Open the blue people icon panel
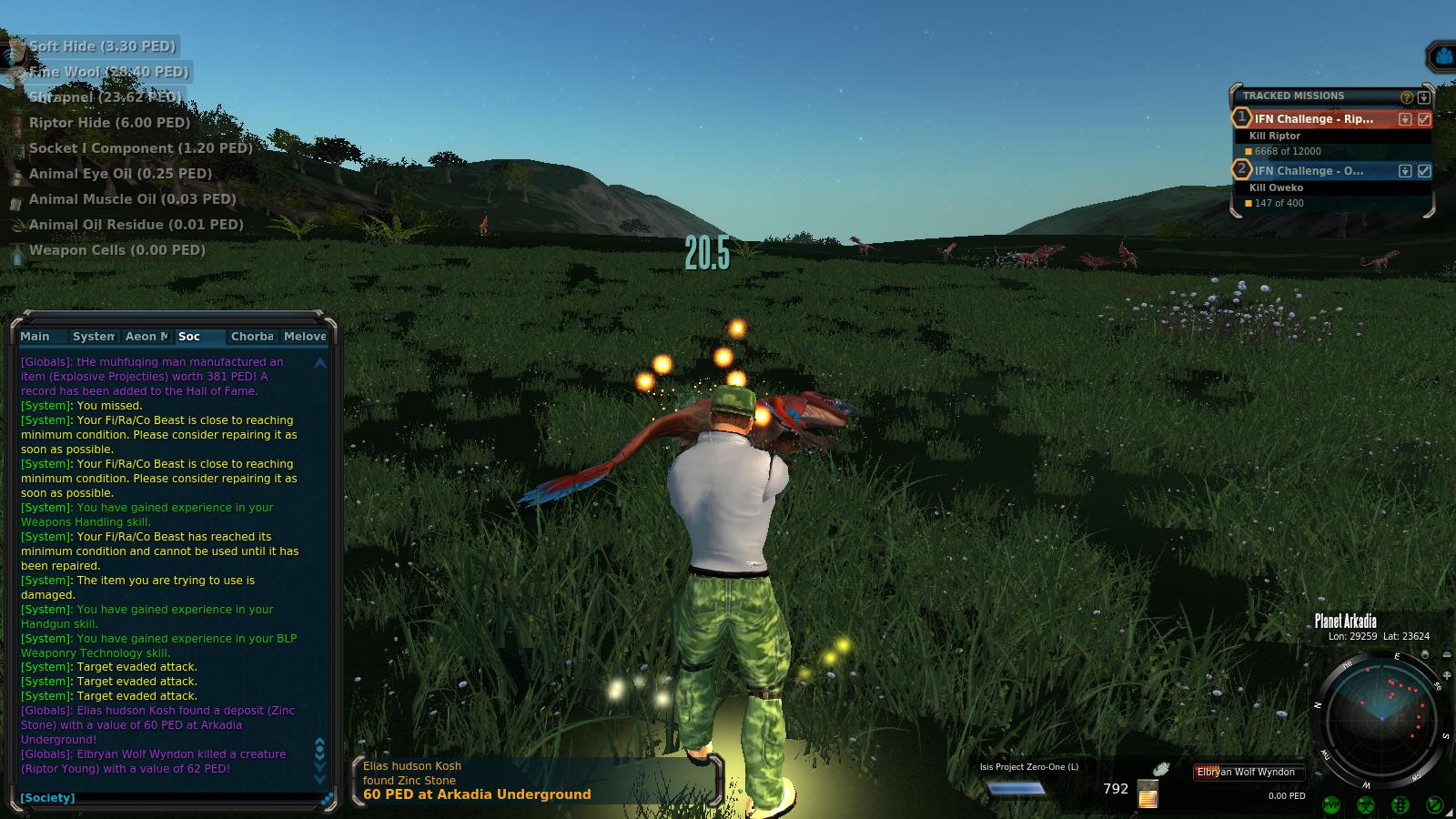The image size is (1456, 819). click(x=1442, y=58)
